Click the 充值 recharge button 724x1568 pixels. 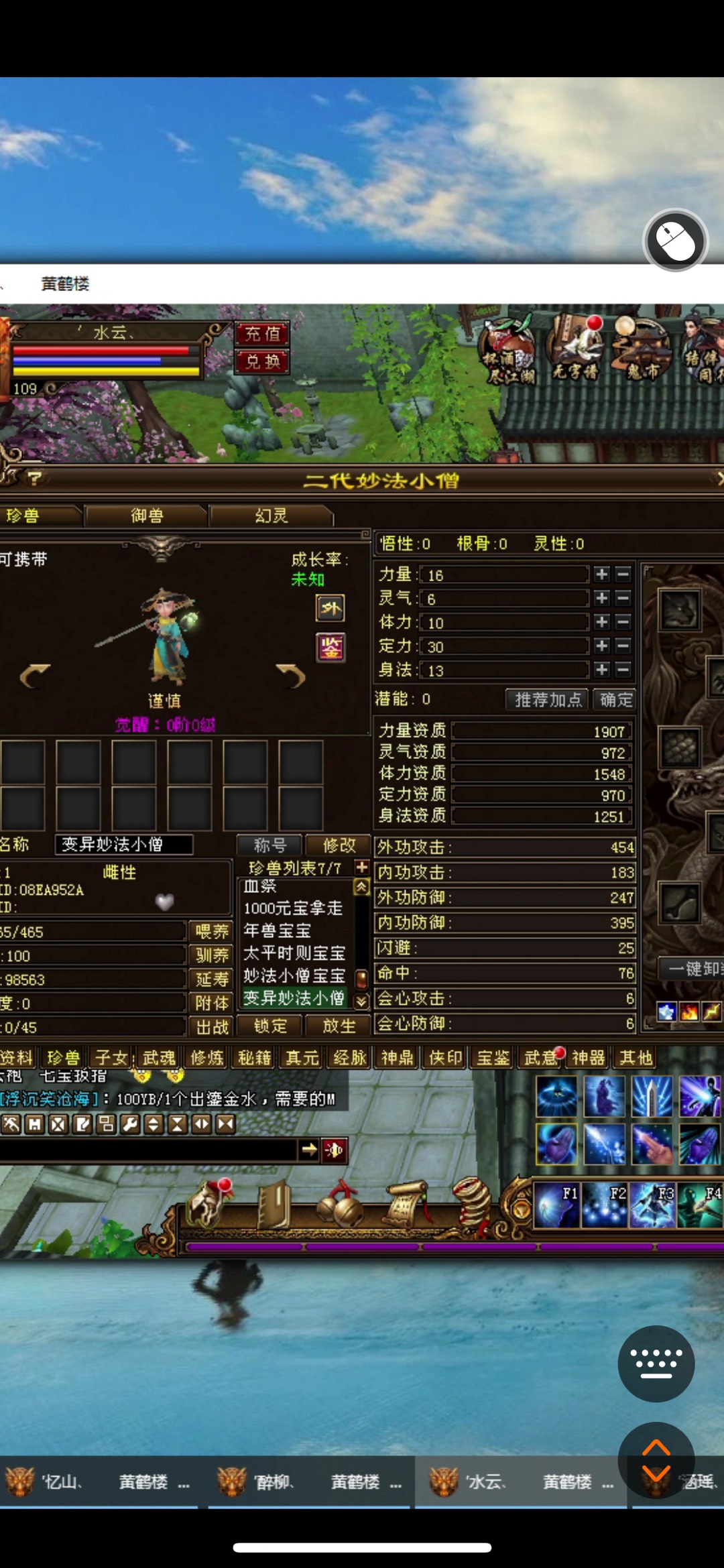[x=262, y=333]
